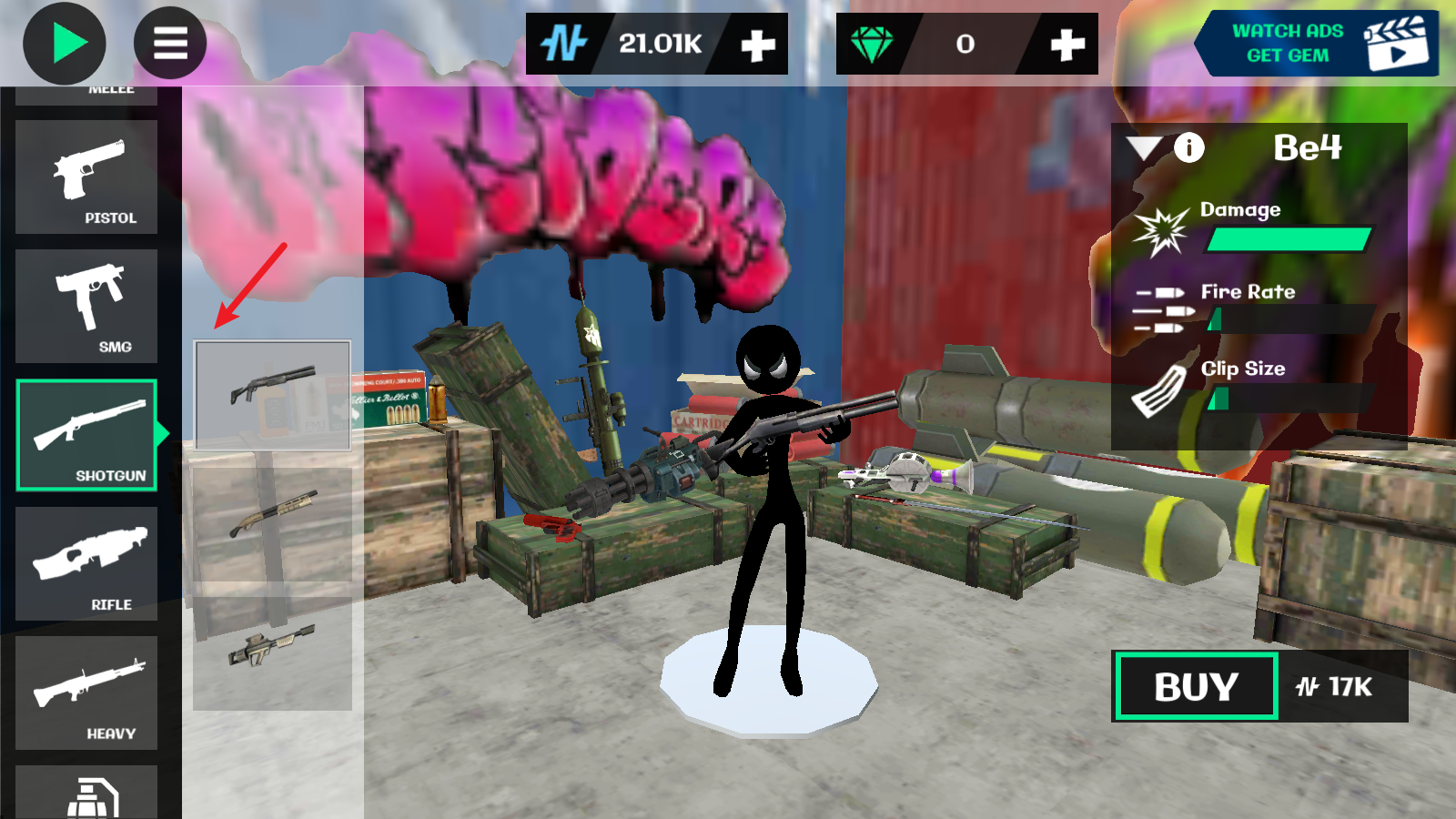Pick the bulky tactical shotgun thumbnail
The width and height of the screenshot is (1456, 819).
tap(272, 652)
